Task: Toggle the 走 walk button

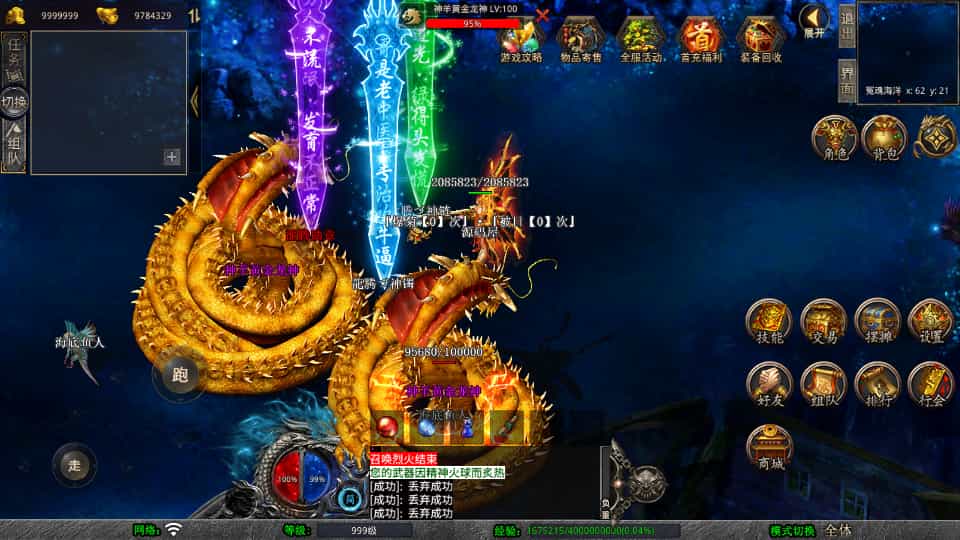Action: pyautogui.click(x=74, y=464)
